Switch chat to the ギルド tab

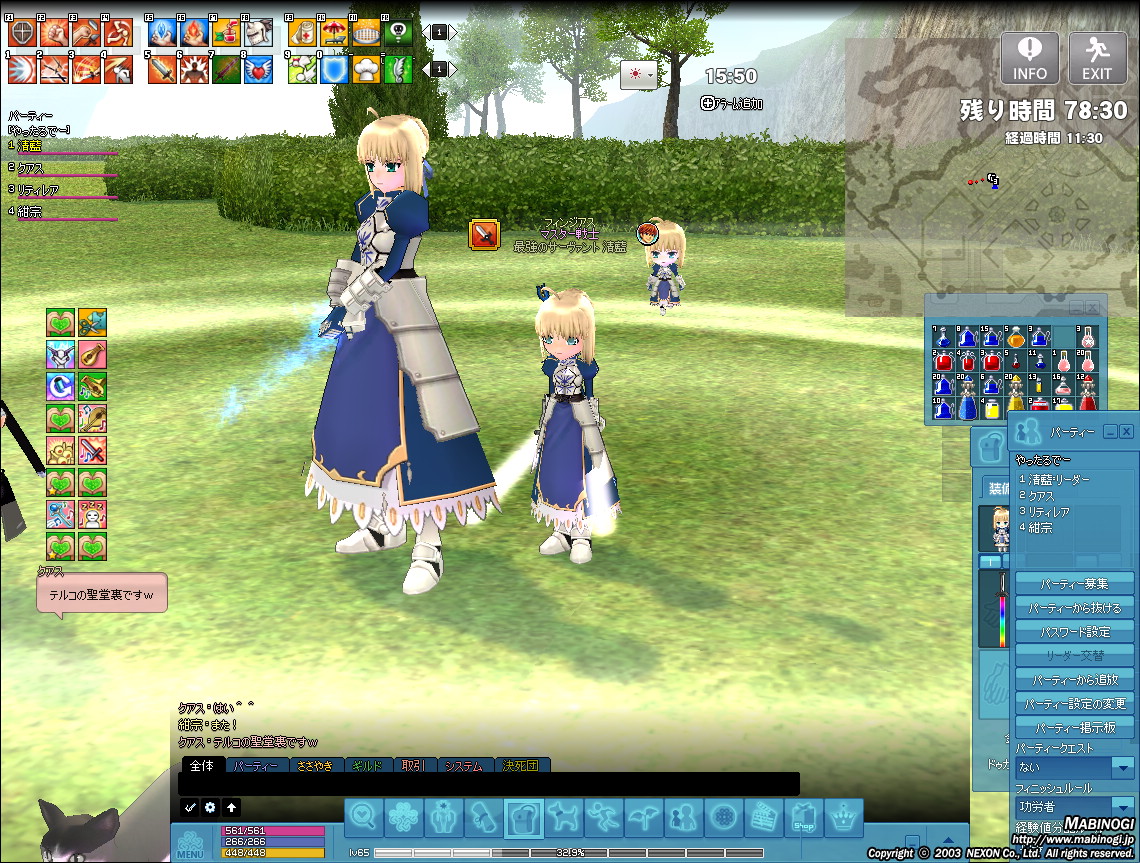(x=367, y=766)
